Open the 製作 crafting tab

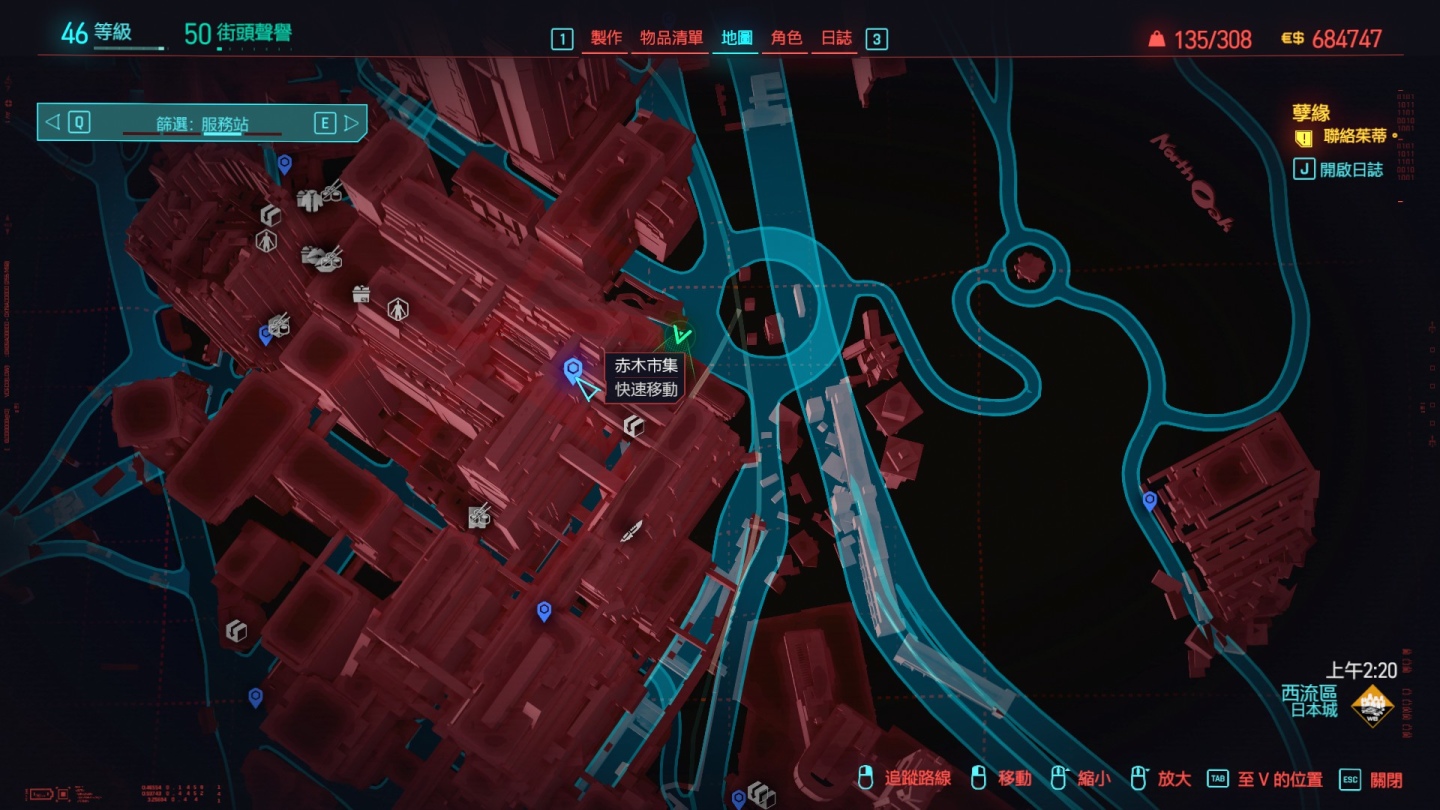point(606,38)
